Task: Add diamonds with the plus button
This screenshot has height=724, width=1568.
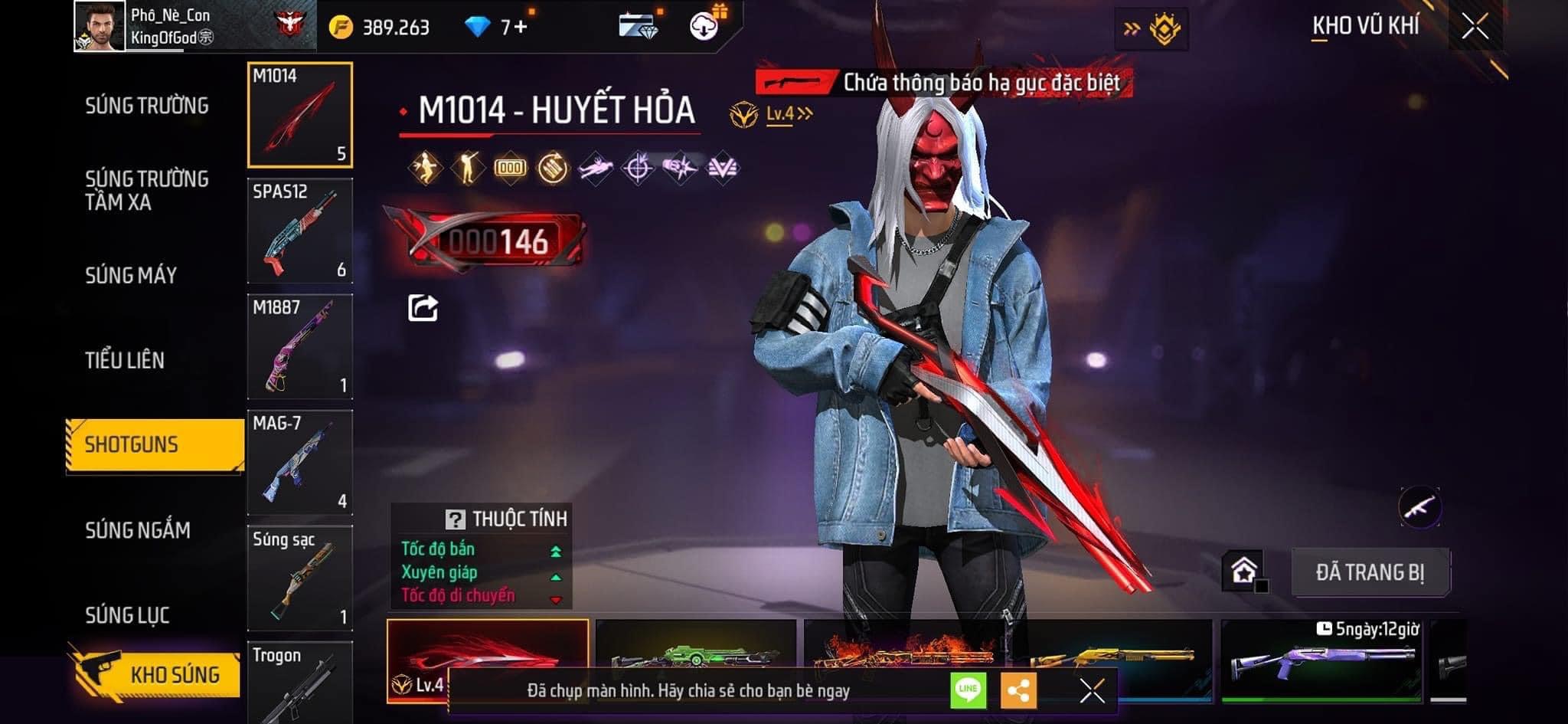Action: (x=521, y=28)
